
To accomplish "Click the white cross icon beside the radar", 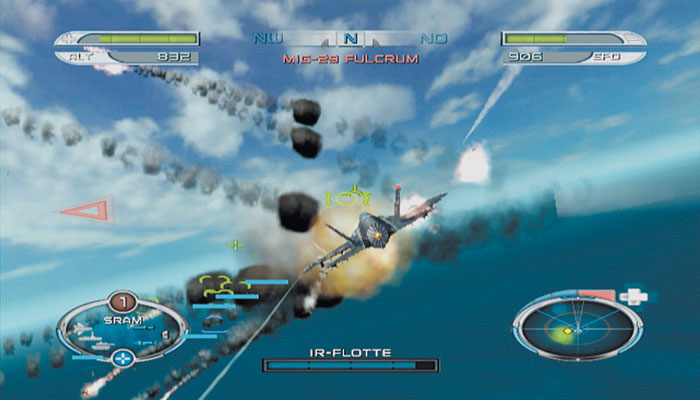I will pyautogui.click(x=632, y=296).
